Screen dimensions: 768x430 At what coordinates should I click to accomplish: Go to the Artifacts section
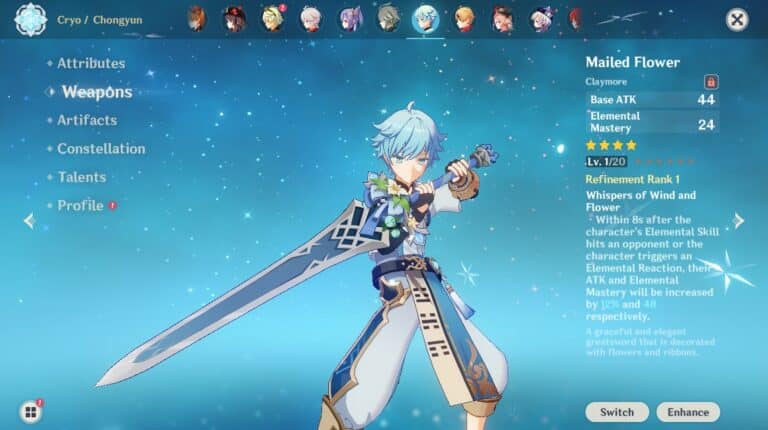tap(86, 120)
